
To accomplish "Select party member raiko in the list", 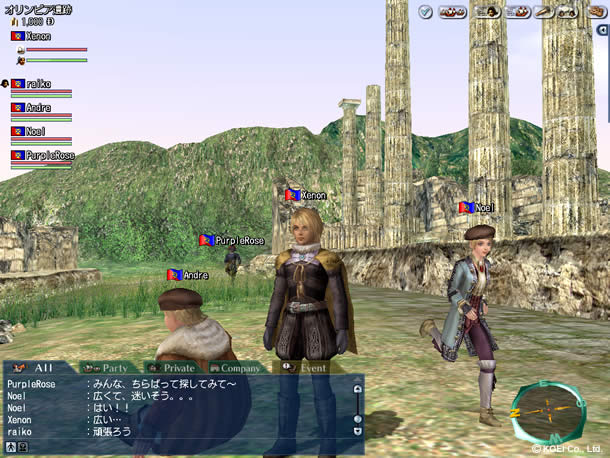I will click(37, 84).
